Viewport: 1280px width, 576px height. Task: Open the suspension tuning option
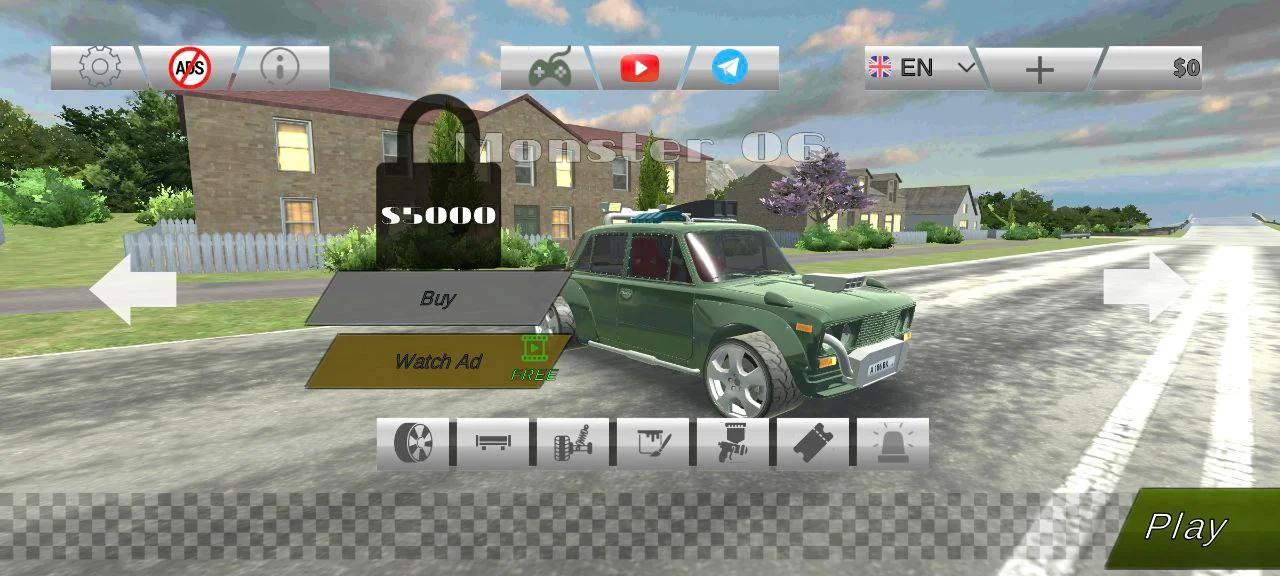point(573,443)
